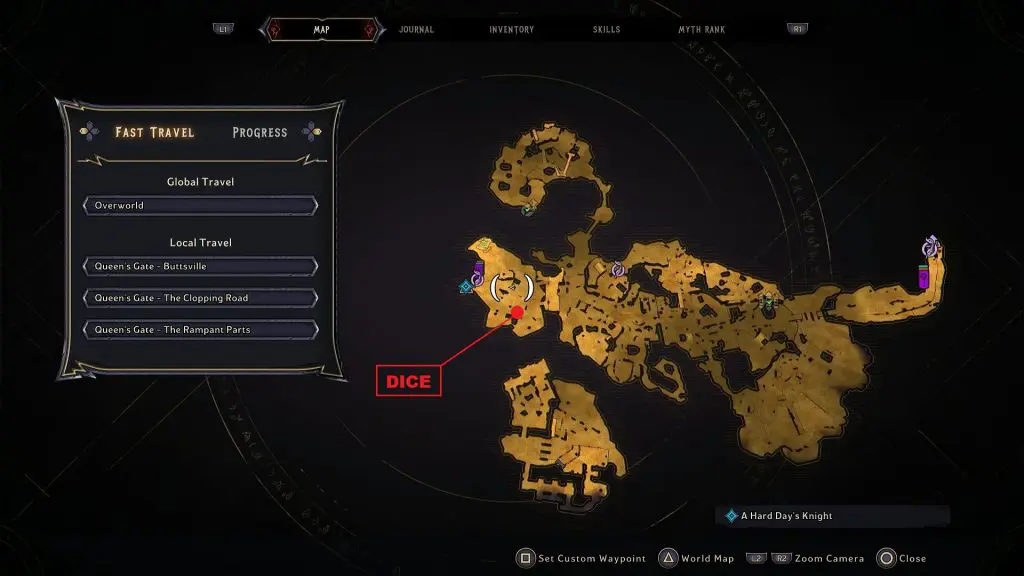Select the Fast Travel panel tab
Viewport: 1024px width, 576px height.
[x=154, y=132]
